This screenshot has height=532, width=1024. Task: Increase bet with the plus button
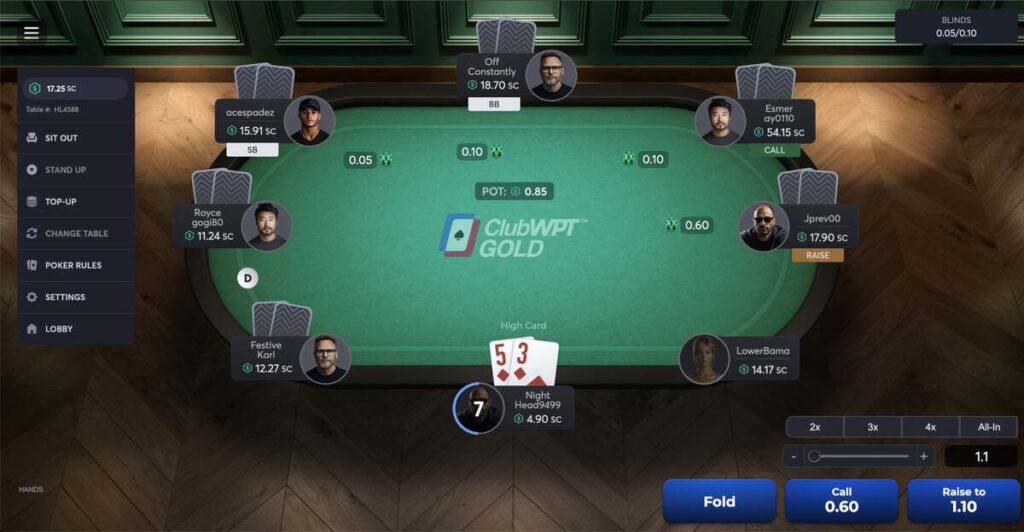pos(923,457)
